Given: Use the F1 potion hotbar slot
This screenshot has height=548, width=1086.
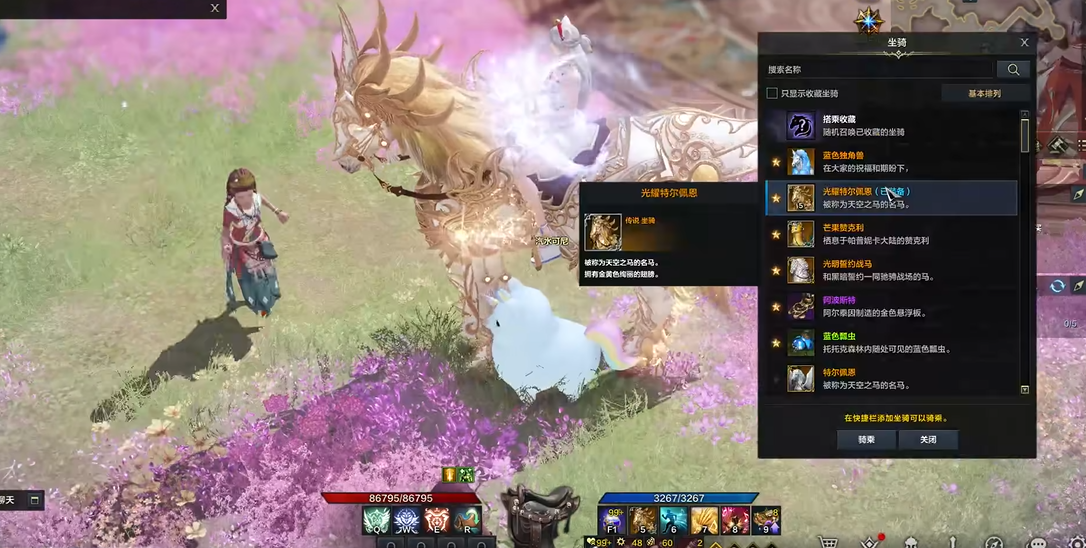Looking at the screenshot, I should point(612,520).
